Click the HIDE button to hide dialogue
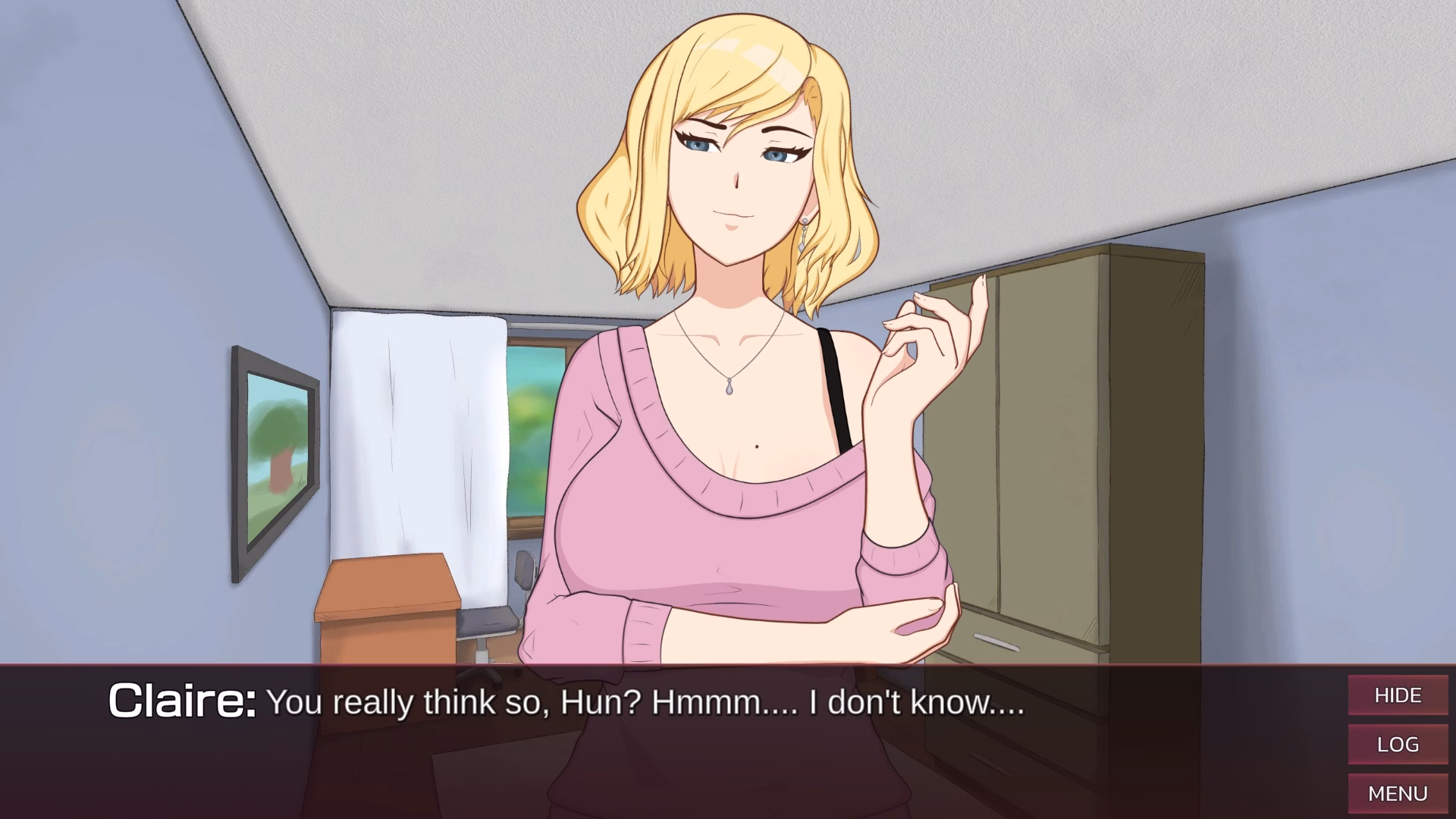Image resolution: width=1456 pixels, height=819 pixels. click(x=1398, y=695)
